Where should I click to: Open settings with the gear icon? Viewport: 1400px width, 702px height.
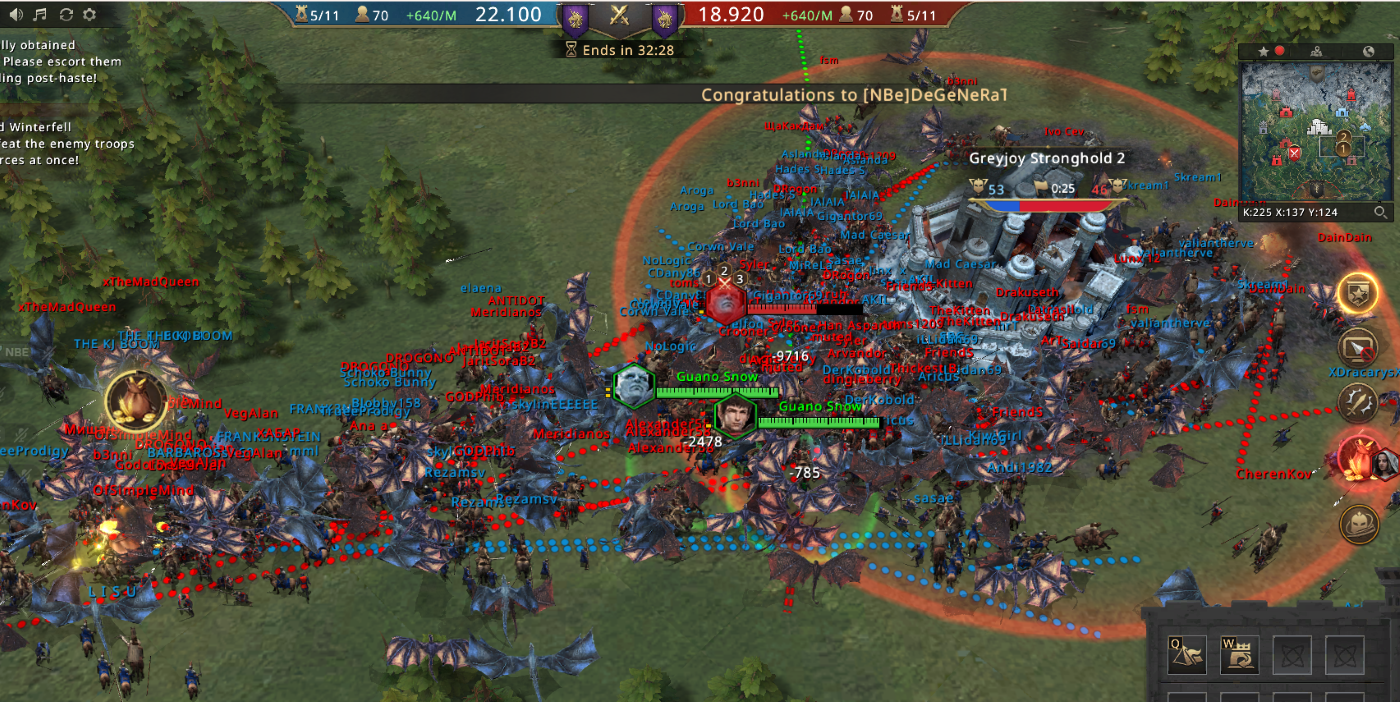(90, 14)
